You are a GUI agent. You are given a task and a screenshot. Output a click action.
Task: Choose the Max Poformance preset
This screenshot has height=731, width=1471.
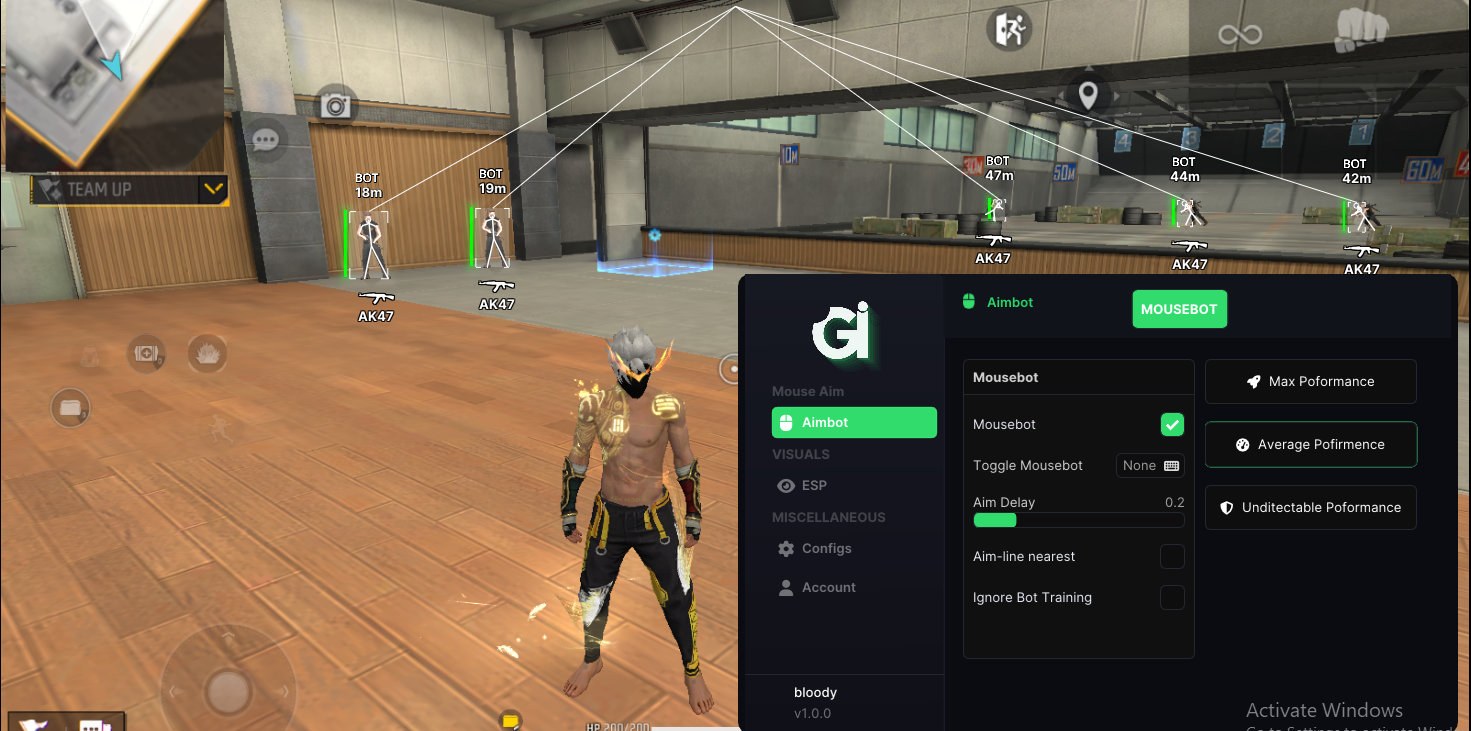coord(1310,381)
